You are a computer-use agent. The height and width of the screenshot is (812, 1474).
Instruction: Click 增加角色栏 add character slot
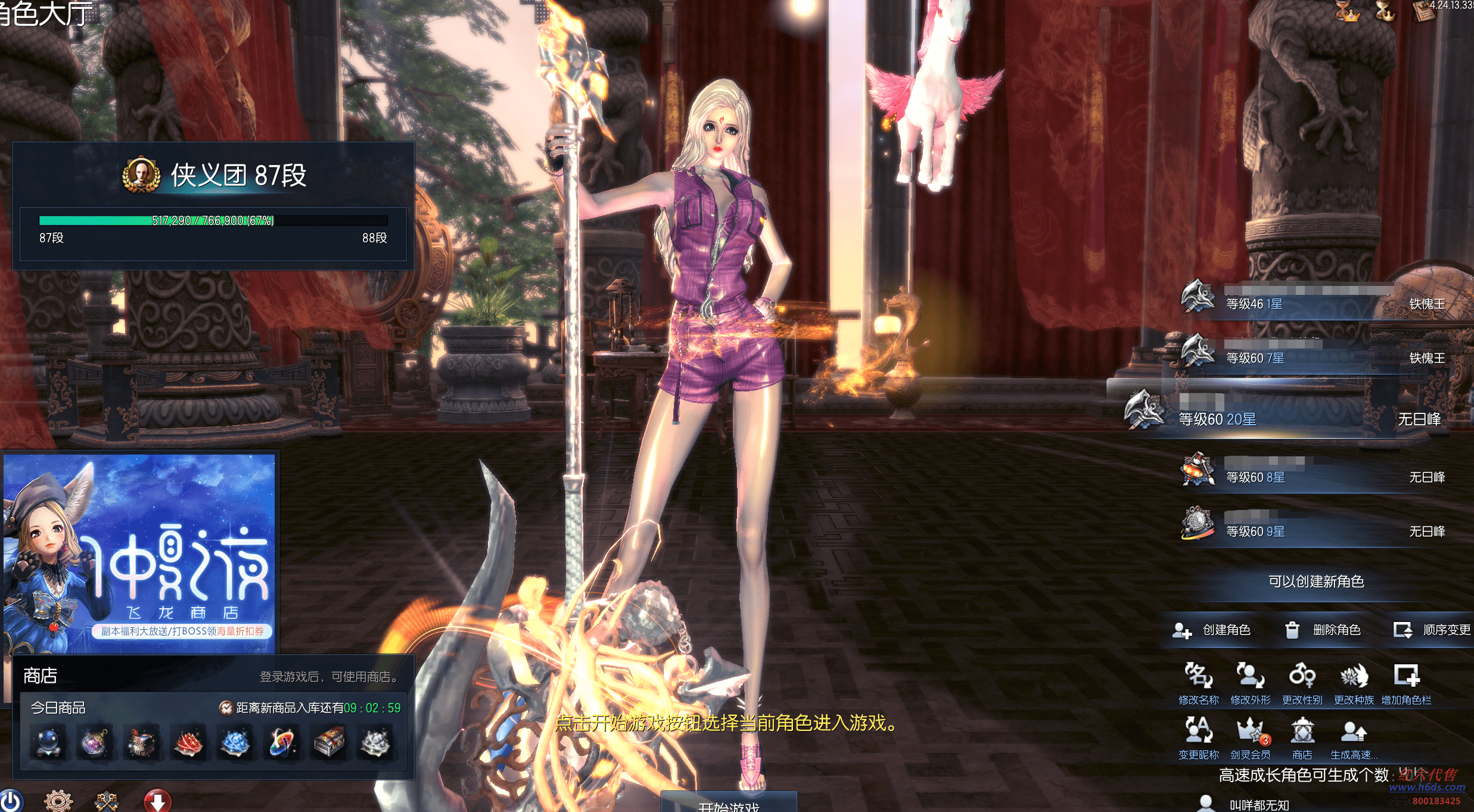click(1406, 683)
